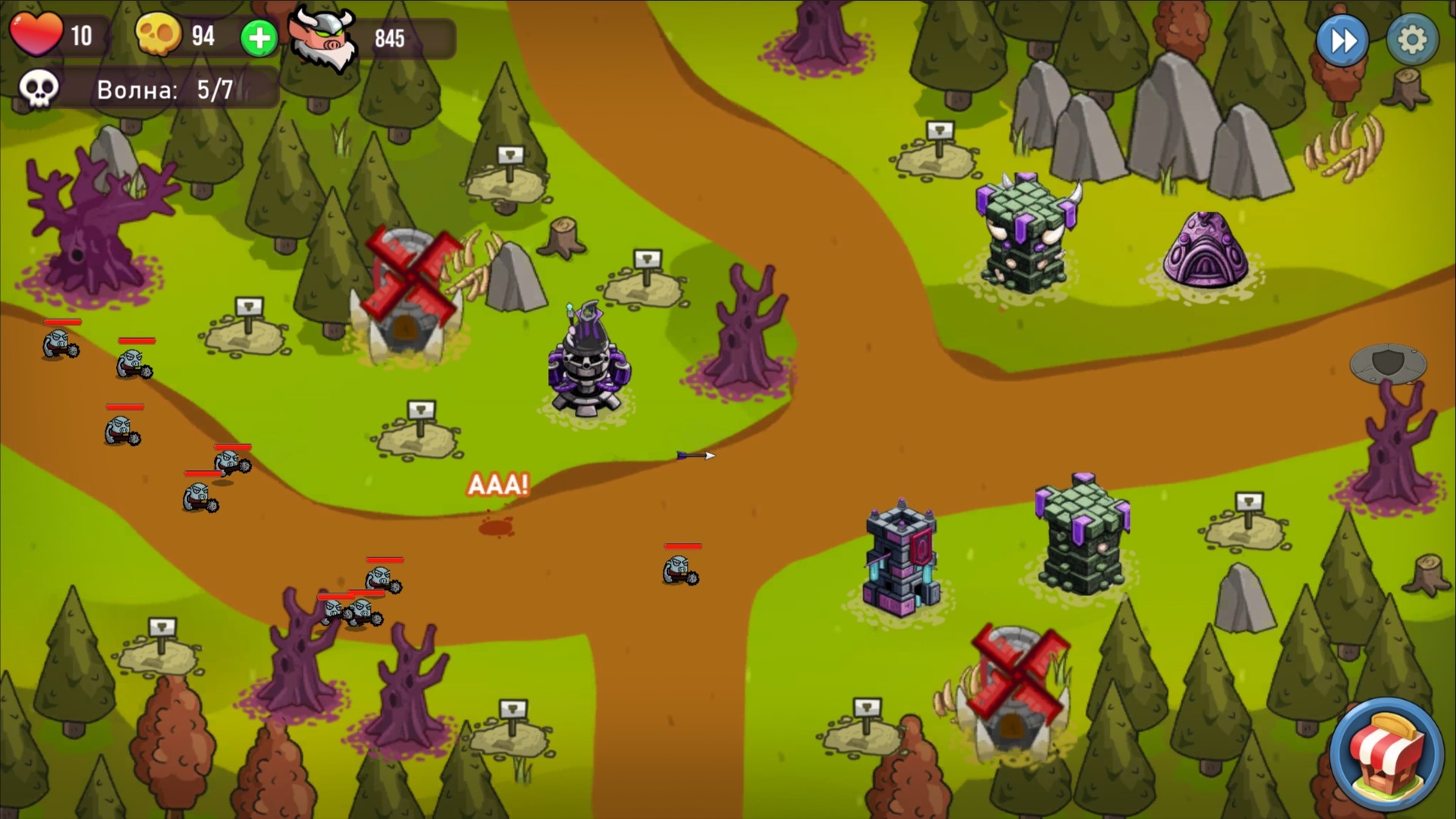The height and width of the screenshot is (819, 1456).
Task: Open the settings gear menu
Action: (1412, 42)
